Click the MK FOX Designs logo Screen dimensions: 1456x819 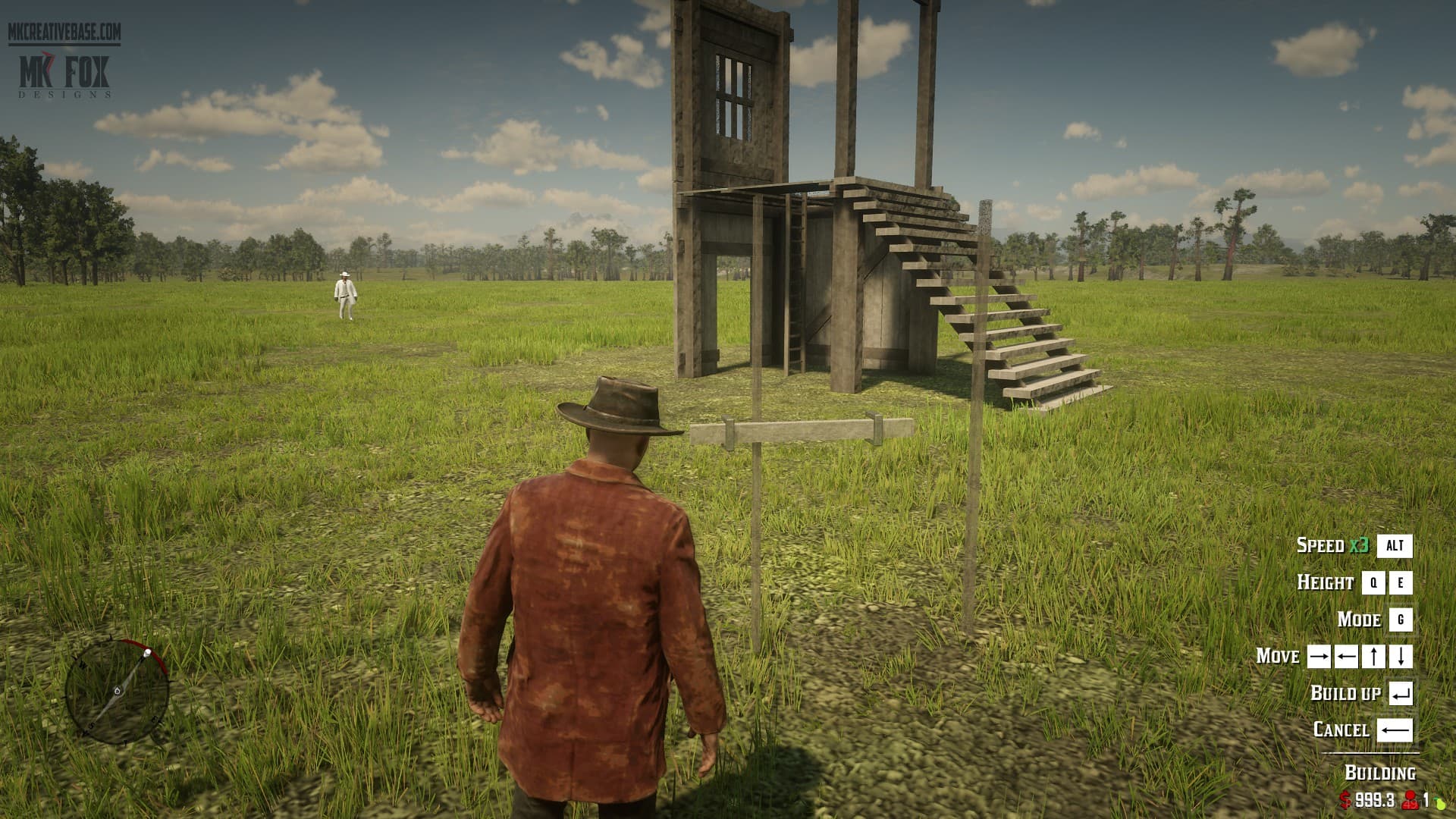point(64,74)
